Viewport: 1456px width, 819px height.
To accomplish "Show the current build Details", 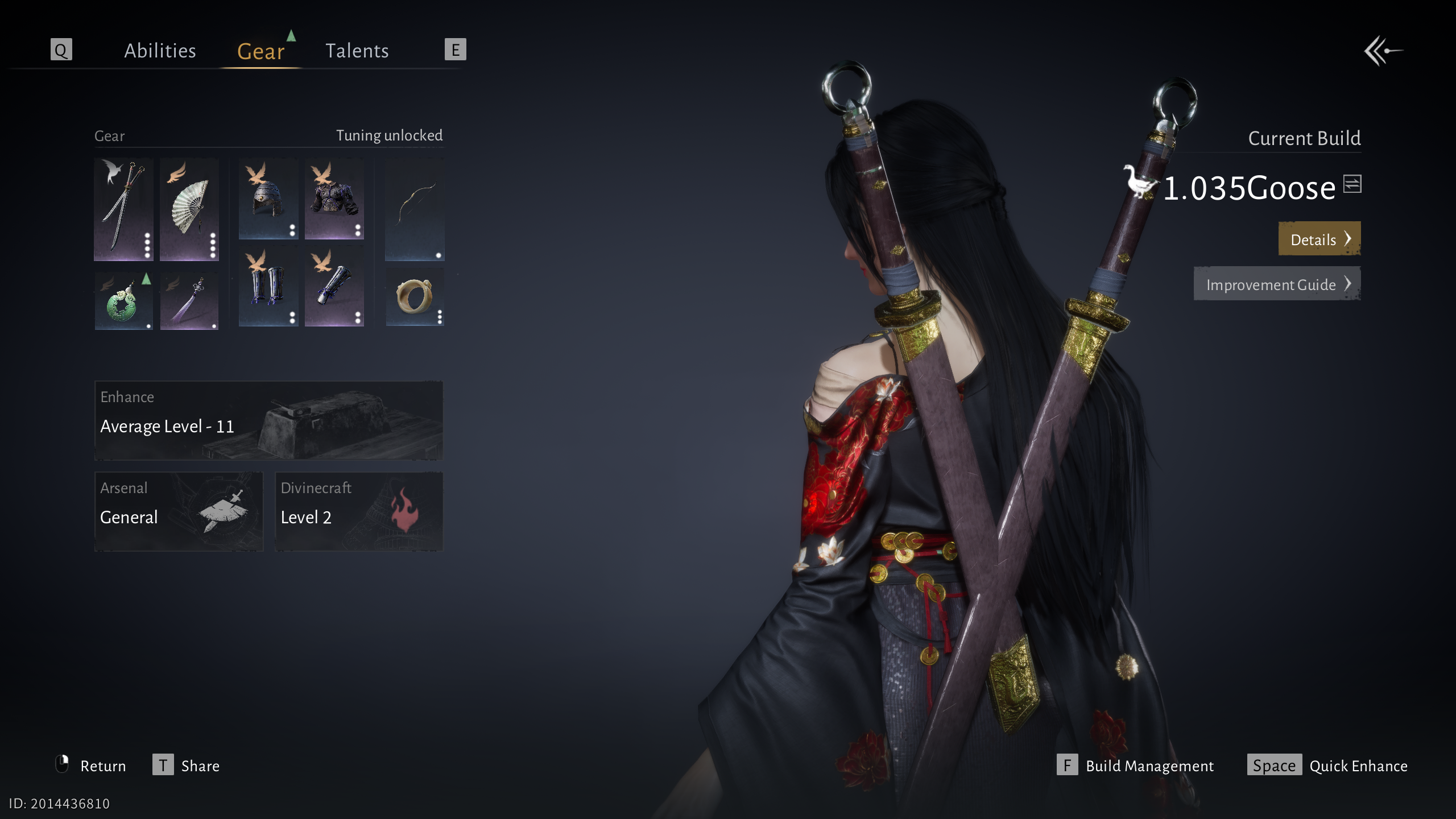I will tap(1319, 239).
